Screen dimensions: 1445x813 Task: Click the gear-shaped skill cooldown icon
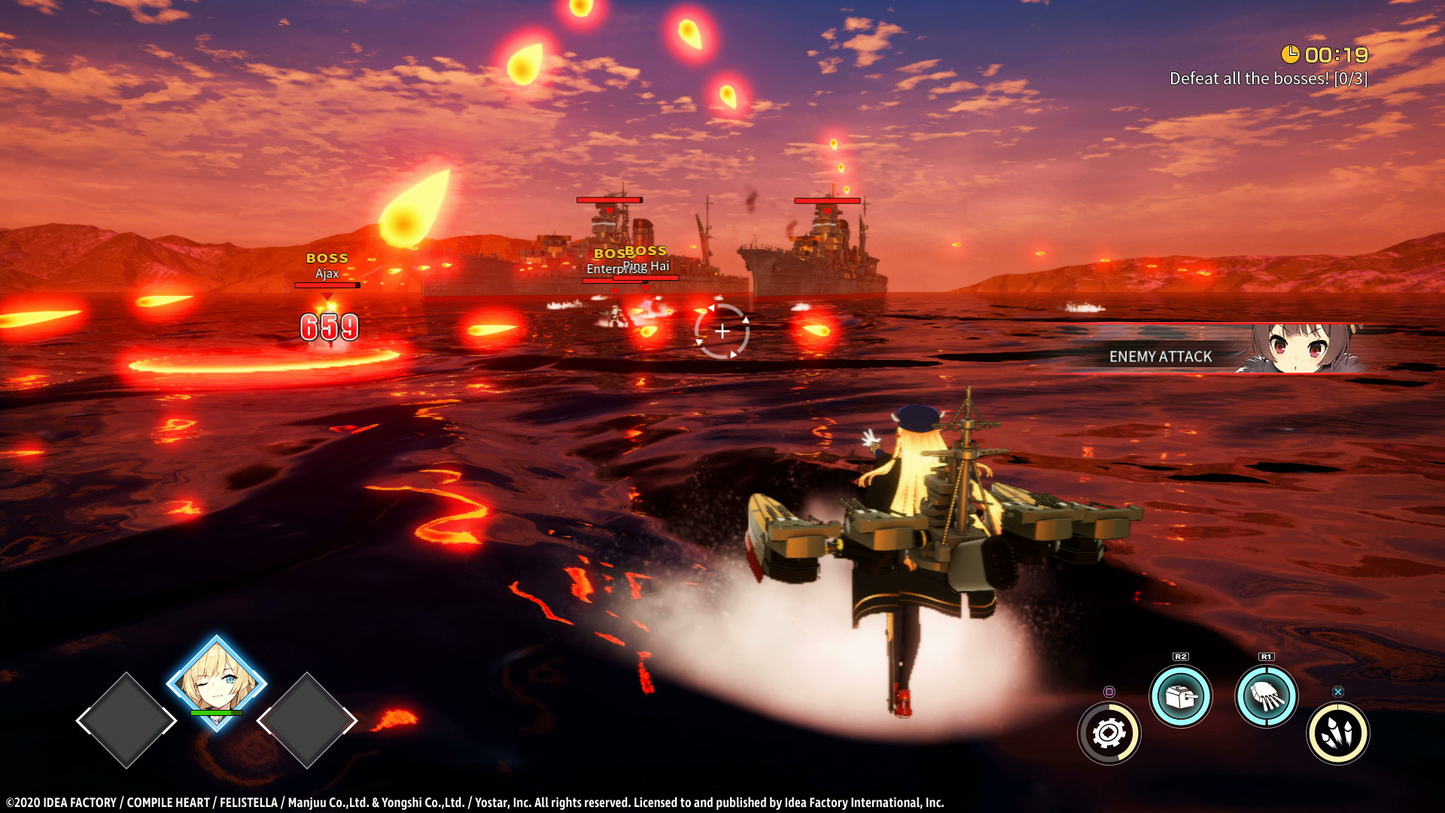[1109, 733]
